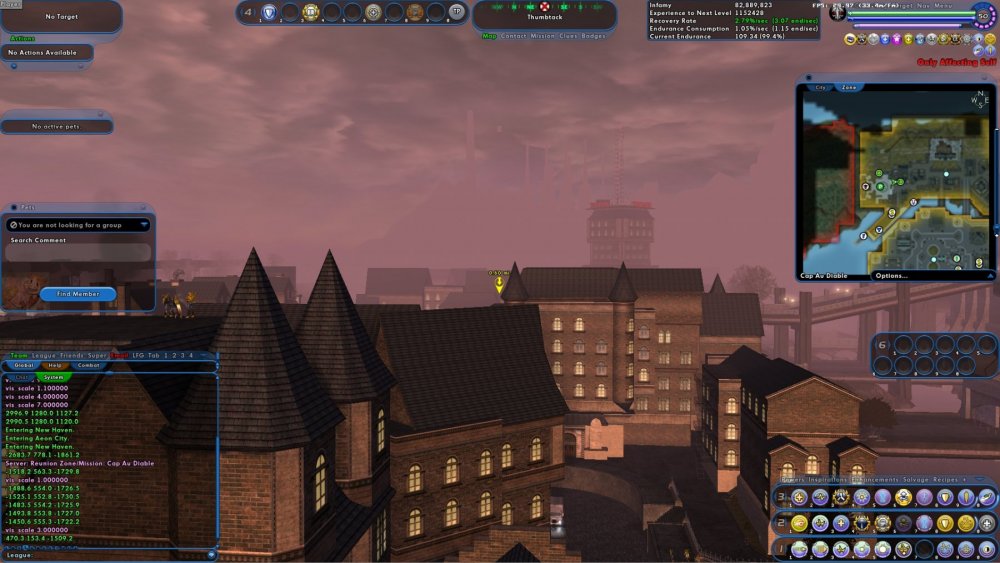
Task: Select the Zone map tab
Action: 848,88
